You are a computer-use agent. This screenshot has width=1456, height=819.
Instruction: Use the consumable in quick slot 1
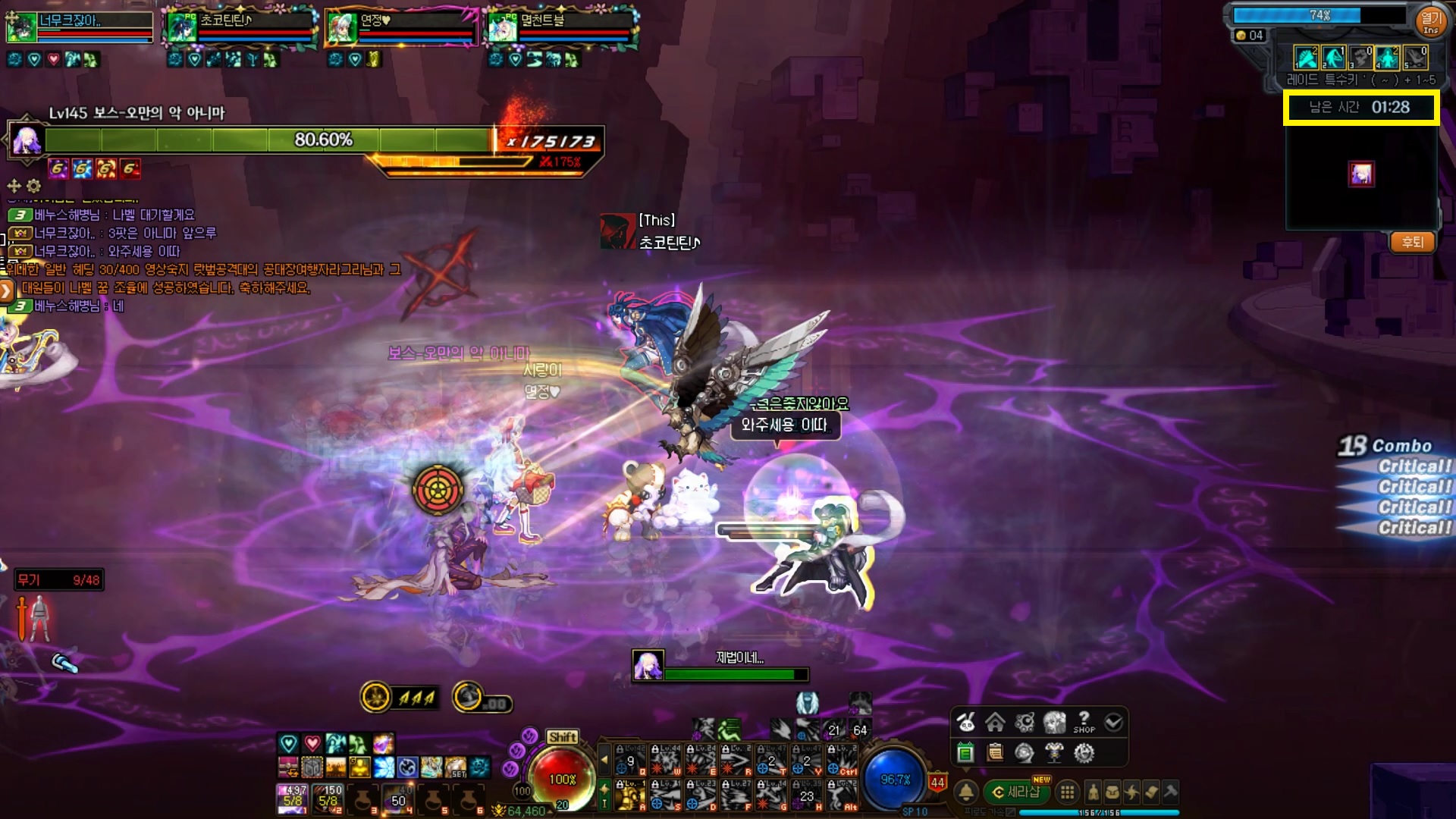click(293, 799)
